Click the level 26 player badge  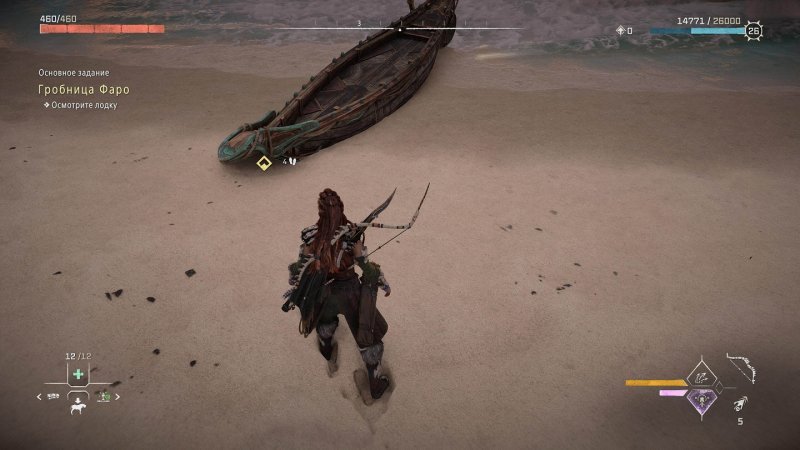point(753,31)
